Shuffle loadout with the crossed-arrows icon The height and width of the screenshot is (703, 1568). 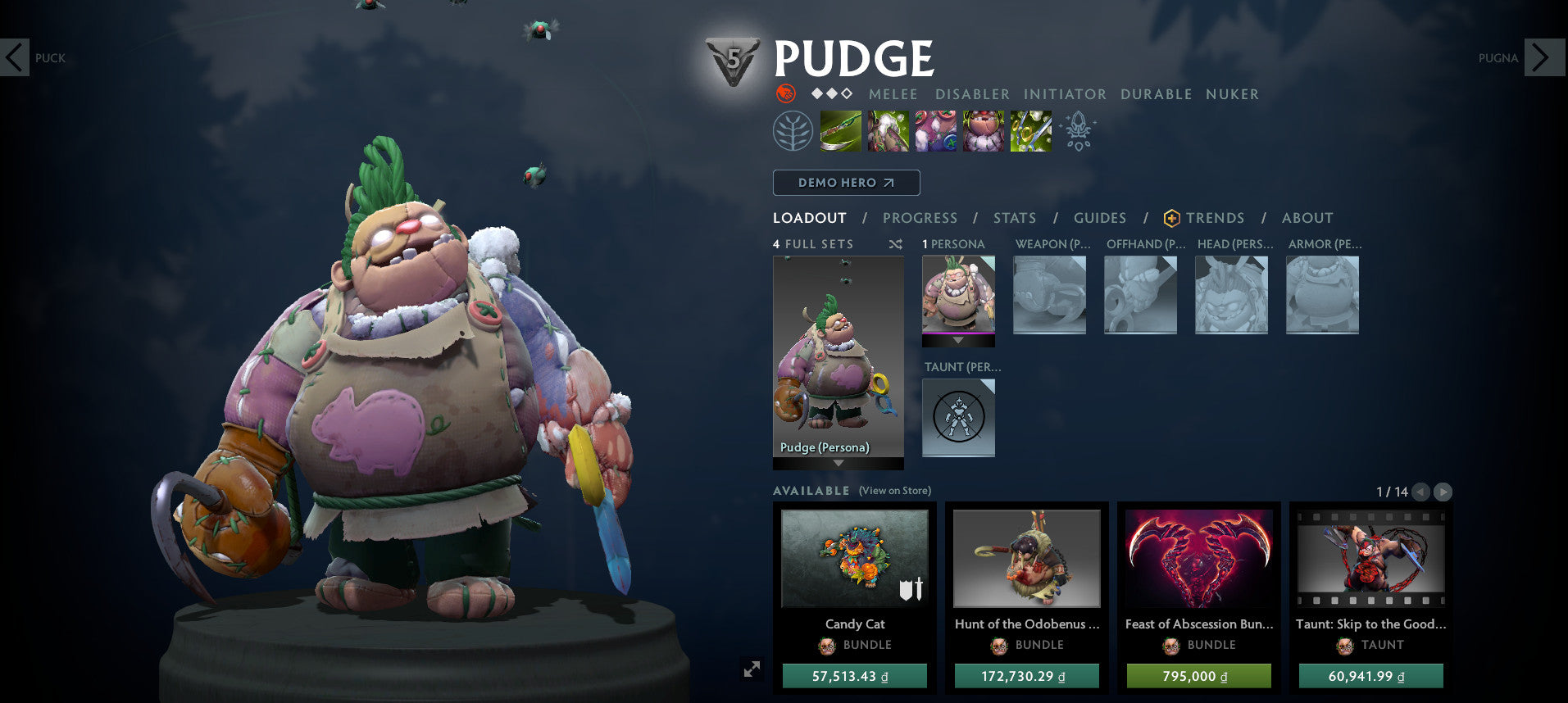(x=893, y=243)
